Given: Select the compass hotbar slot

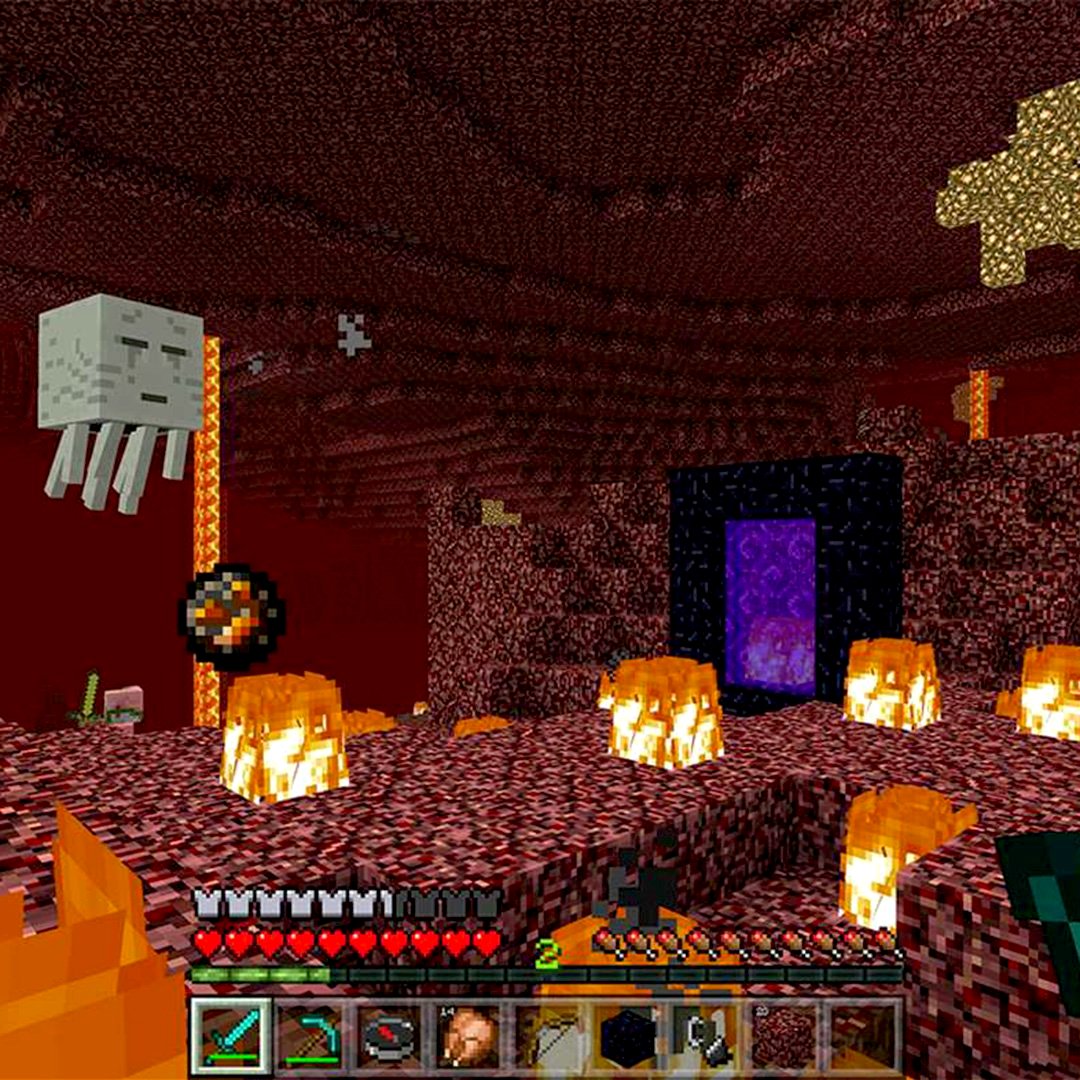Looking at the screenshot, I should (x=390, y=1036).
